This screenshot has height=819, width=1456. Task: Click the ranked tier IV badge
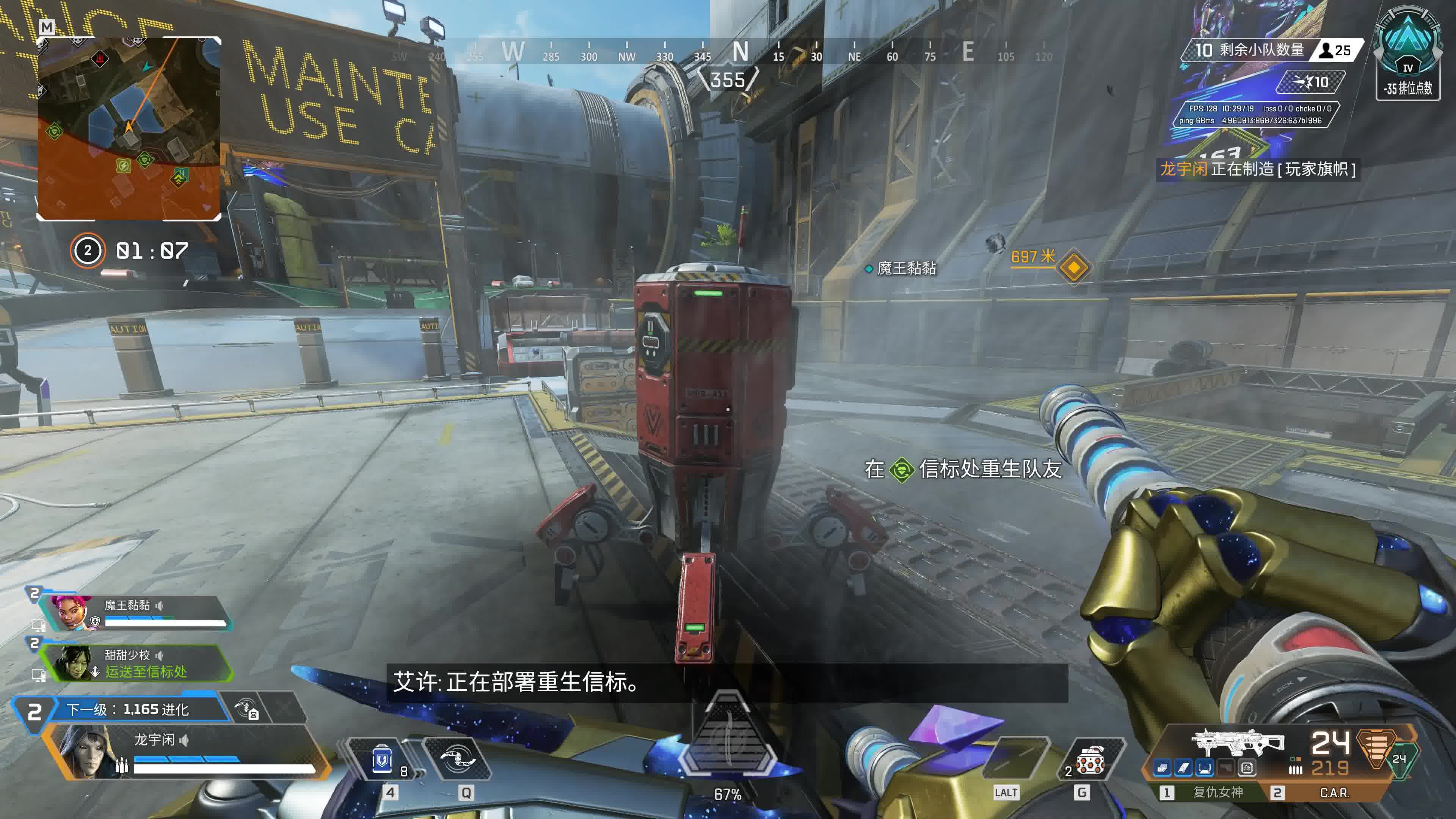pos(1407,54)
